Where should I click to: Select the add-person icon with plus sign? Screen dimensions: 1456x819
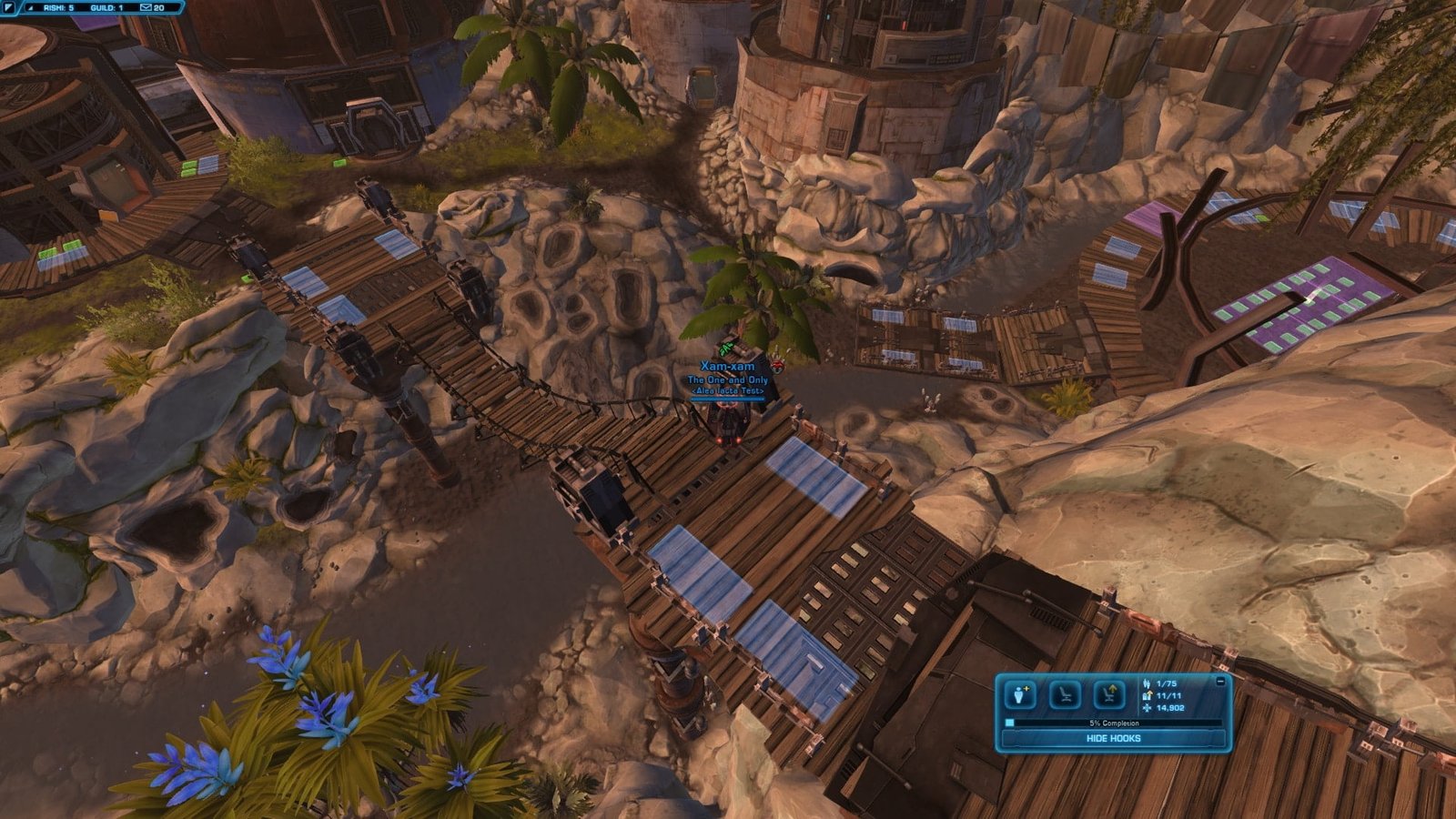(1020, 695)
